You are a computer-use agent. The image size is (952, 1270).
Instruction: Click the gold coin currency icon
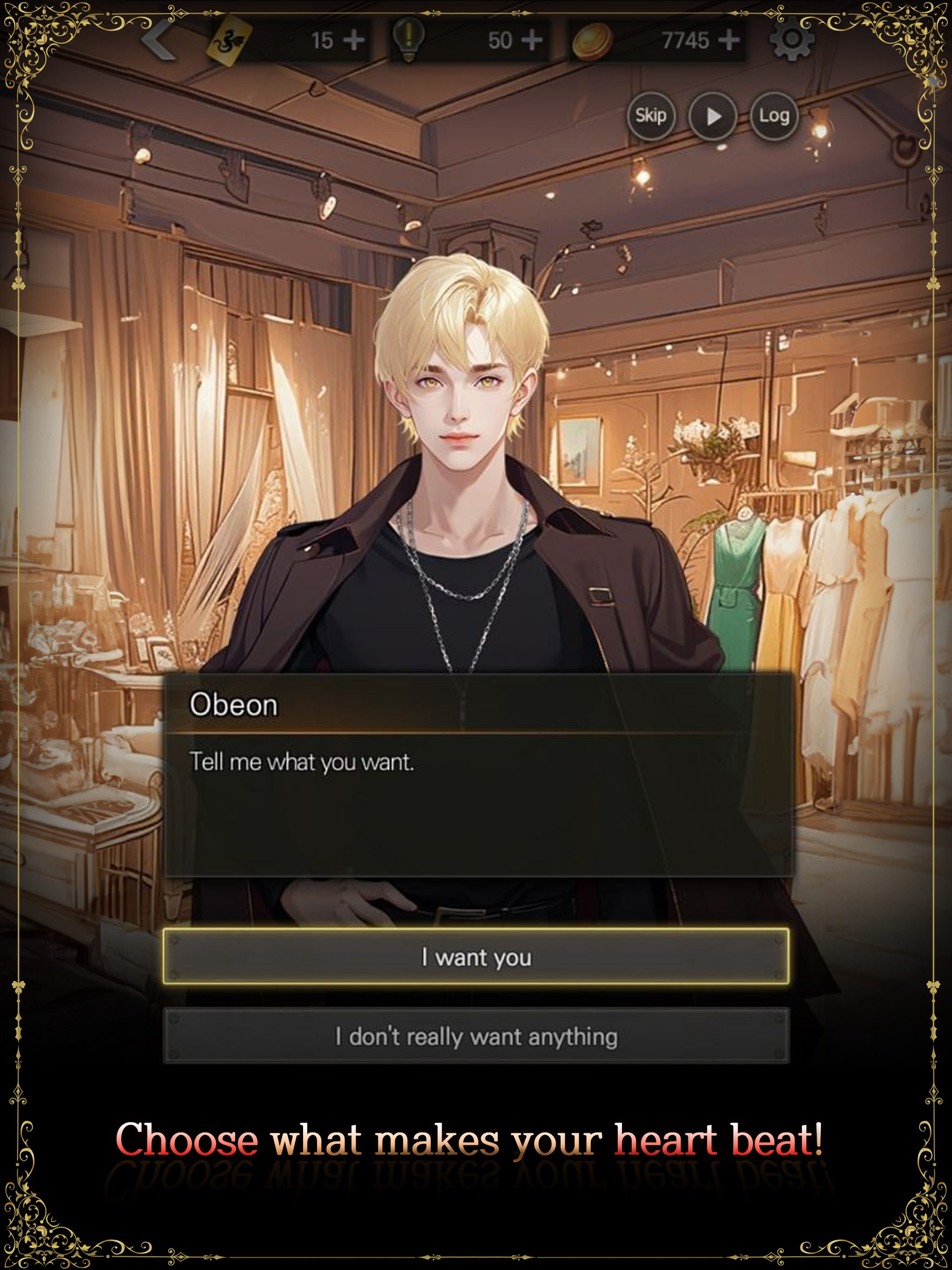tap(594, 39)
